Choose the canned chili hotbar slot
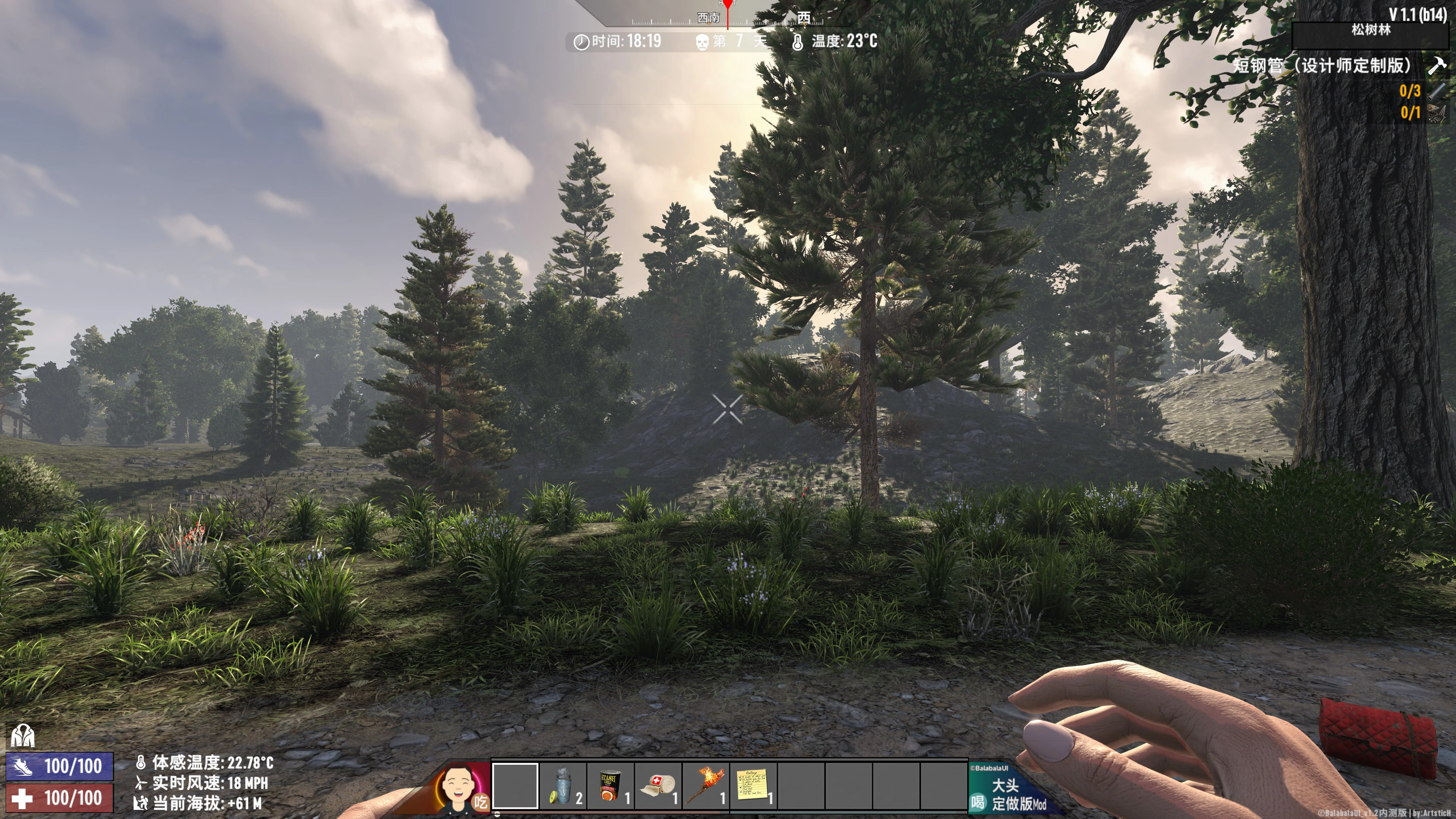Screen dimensions: 1456x819 pos(610,785)
